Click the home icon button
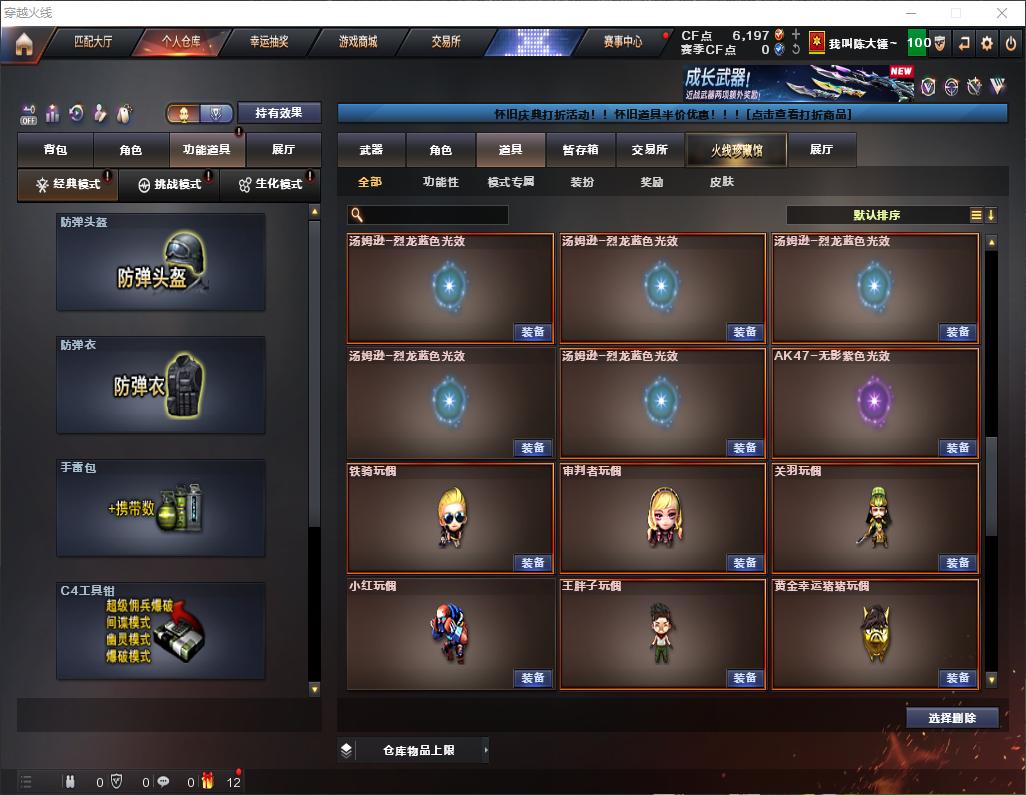 (23, 44)
